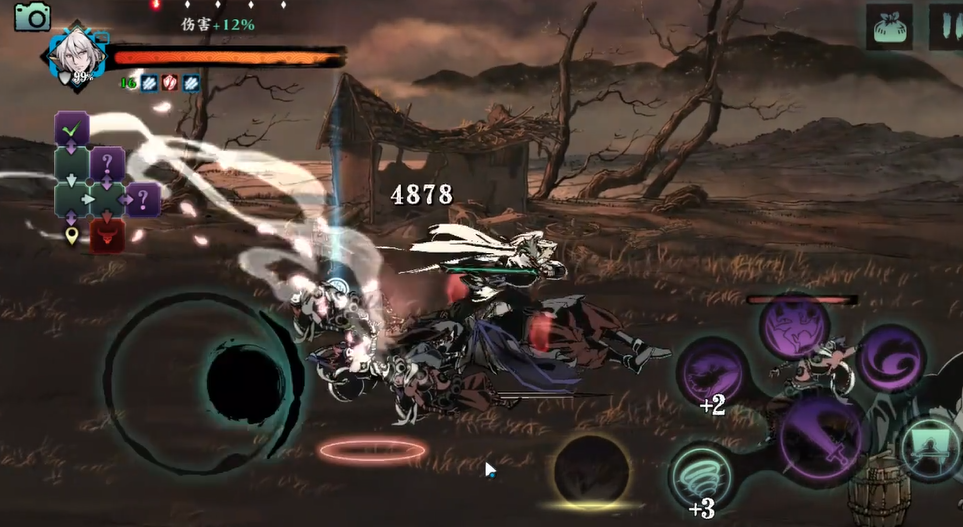
Task: Tap the dark orb with yellow glow
Action: 591,469
